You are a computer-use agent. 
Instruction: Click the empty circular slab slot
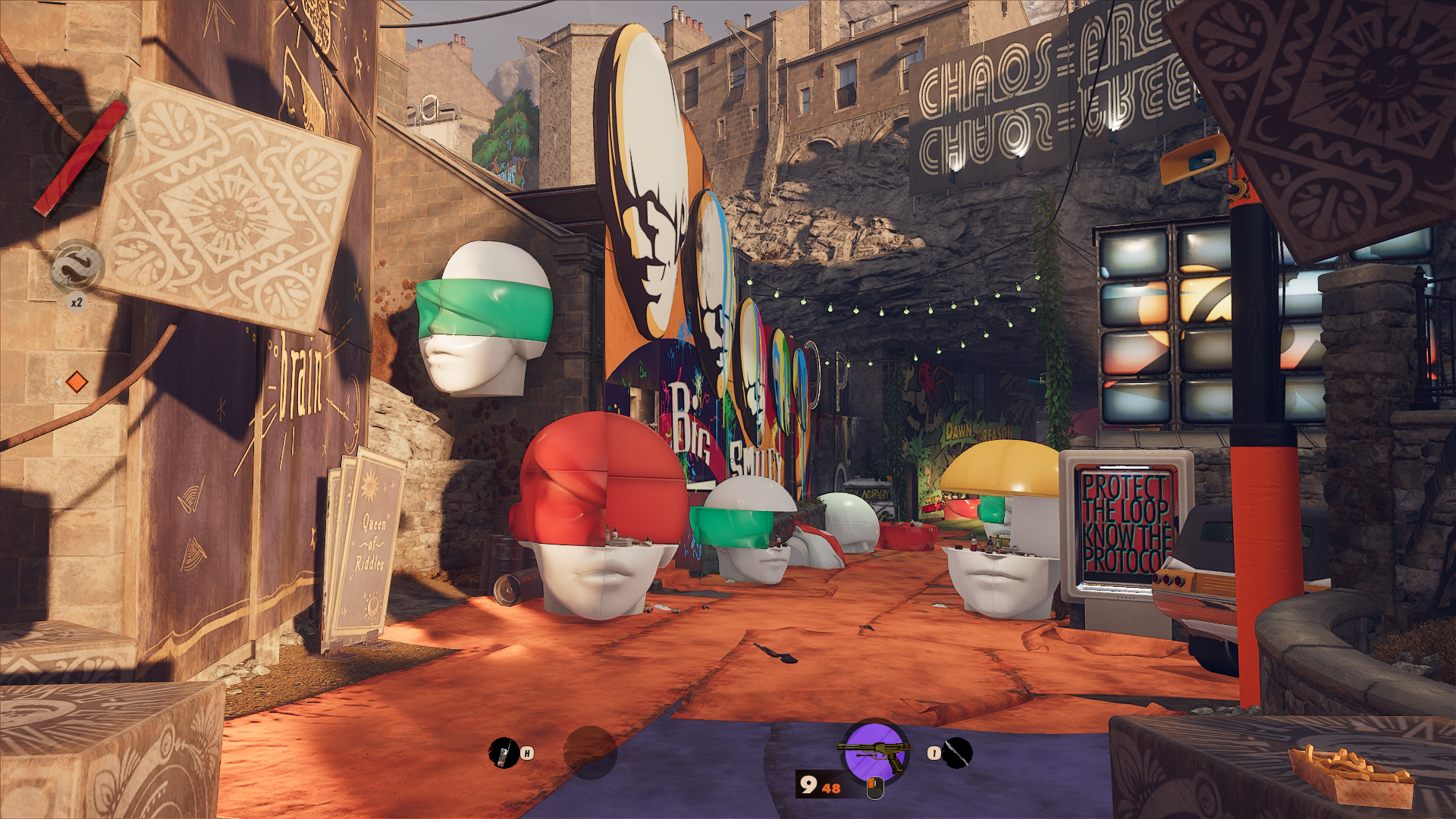coord(590,753)
